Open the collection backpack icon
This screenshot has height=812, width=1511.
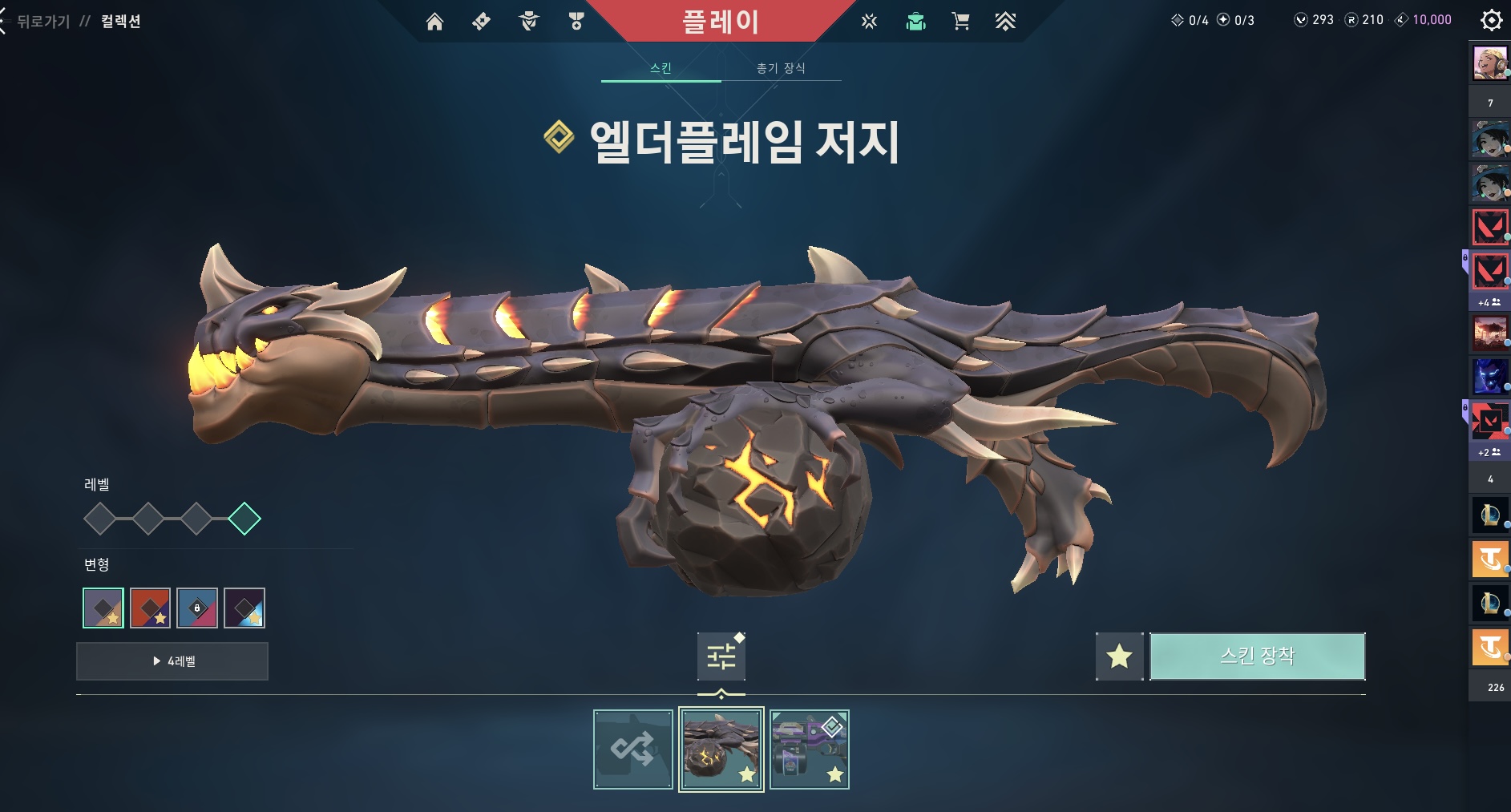point(915,22)
